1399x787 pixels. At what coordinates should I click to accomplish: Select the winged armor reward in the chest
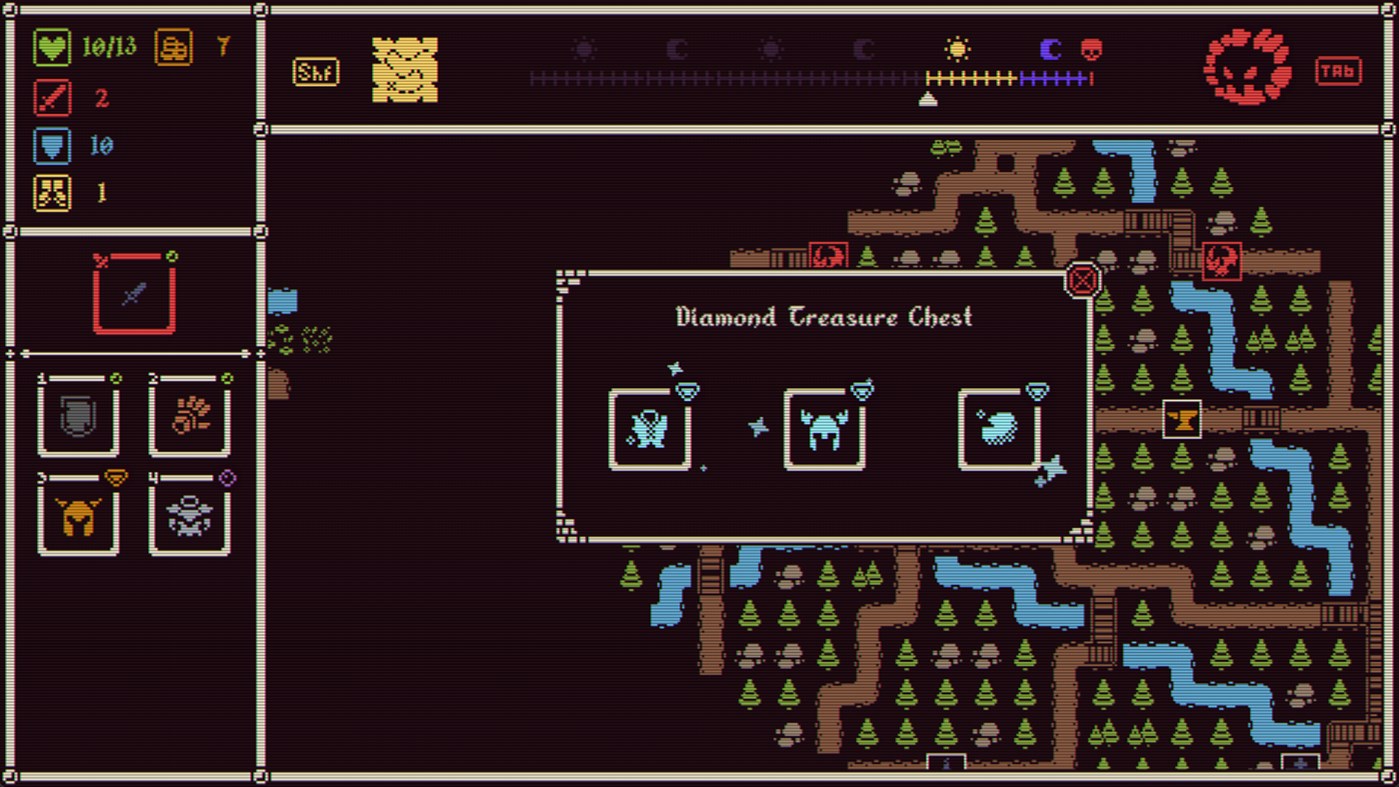click(x=651, y=428)
